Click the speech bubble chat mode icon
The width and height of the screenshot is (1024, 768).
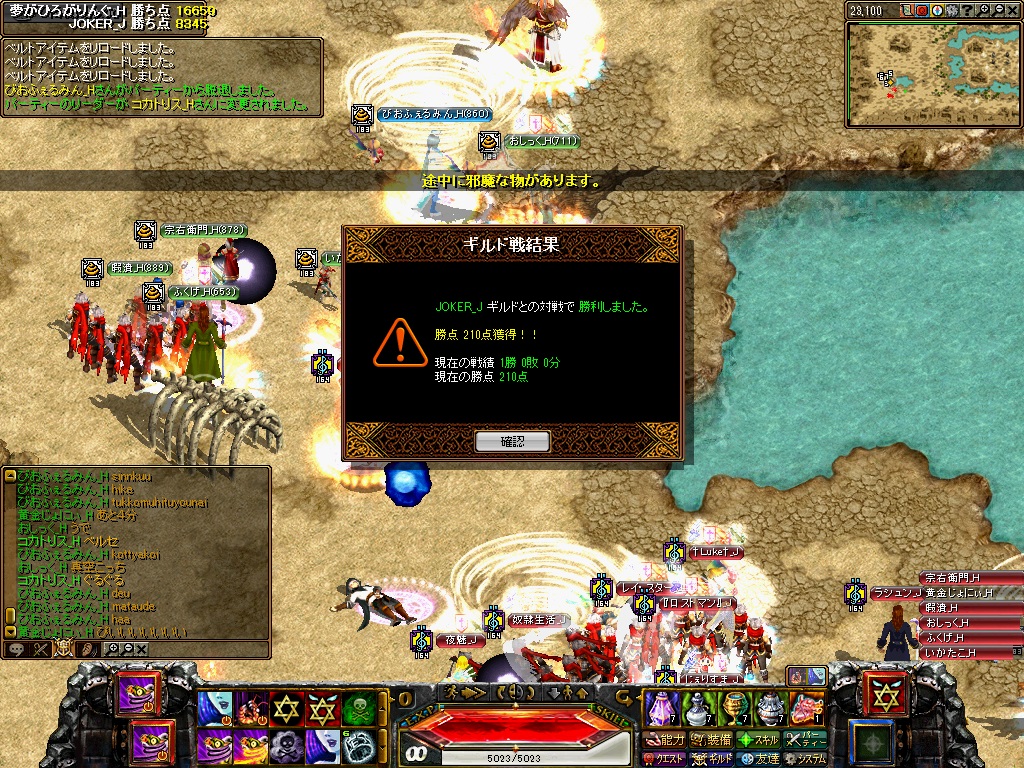click(x=17, y=649)
